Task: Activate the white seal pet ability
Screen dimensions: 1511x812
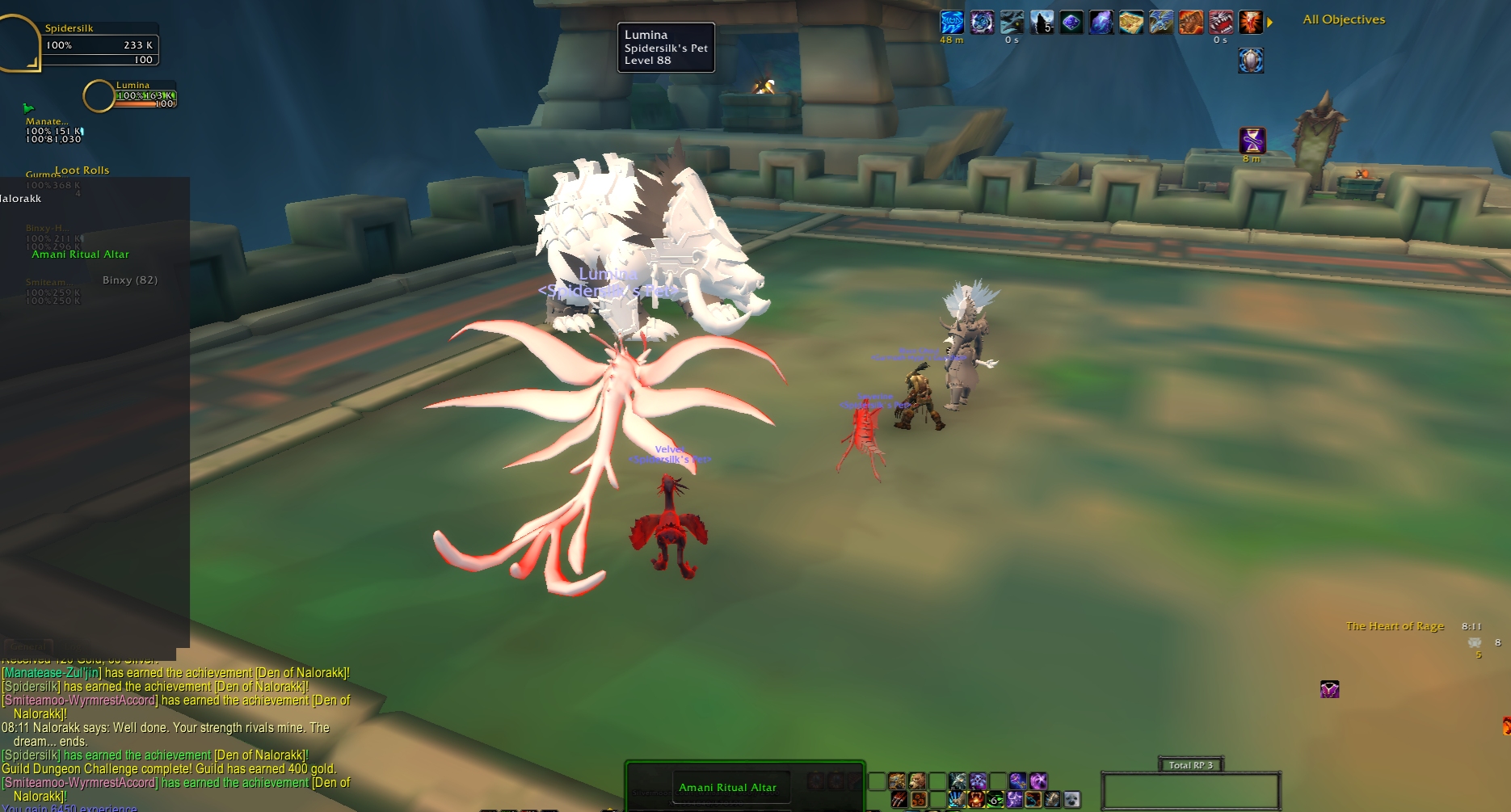Action: tap(1071, 800)
